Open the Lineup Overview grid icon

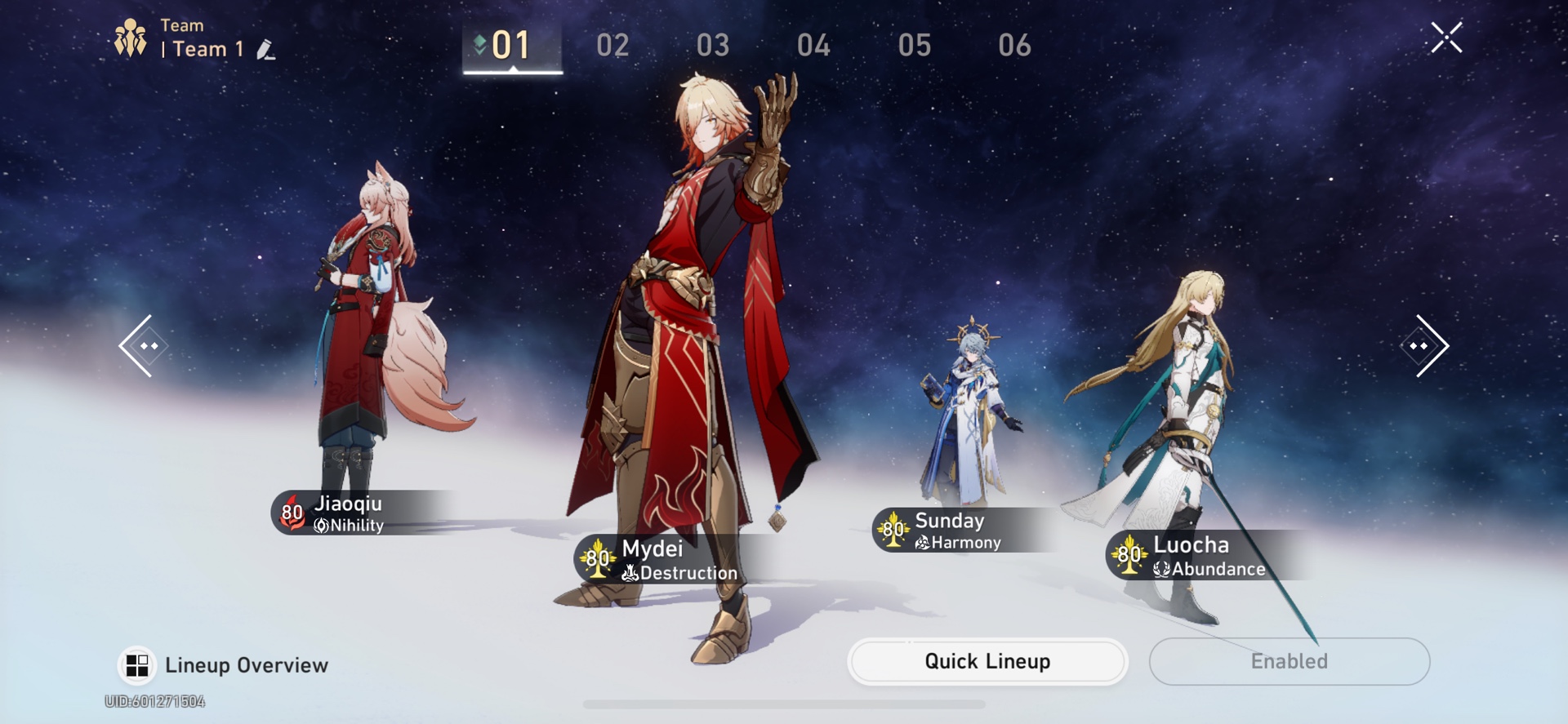pos(137,664)
